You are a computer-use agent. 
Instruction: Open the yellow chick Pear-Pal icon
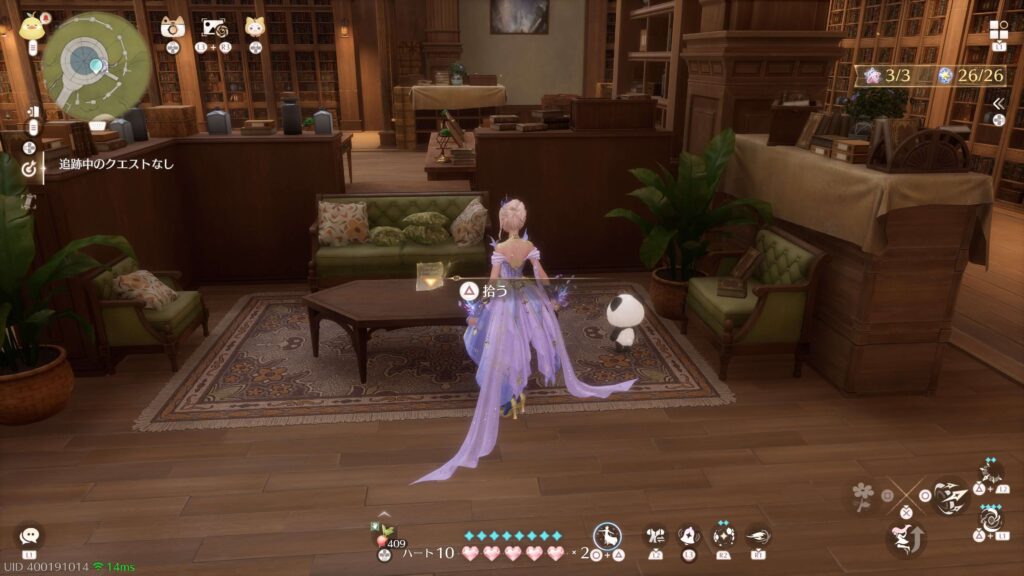coord(30,27)
